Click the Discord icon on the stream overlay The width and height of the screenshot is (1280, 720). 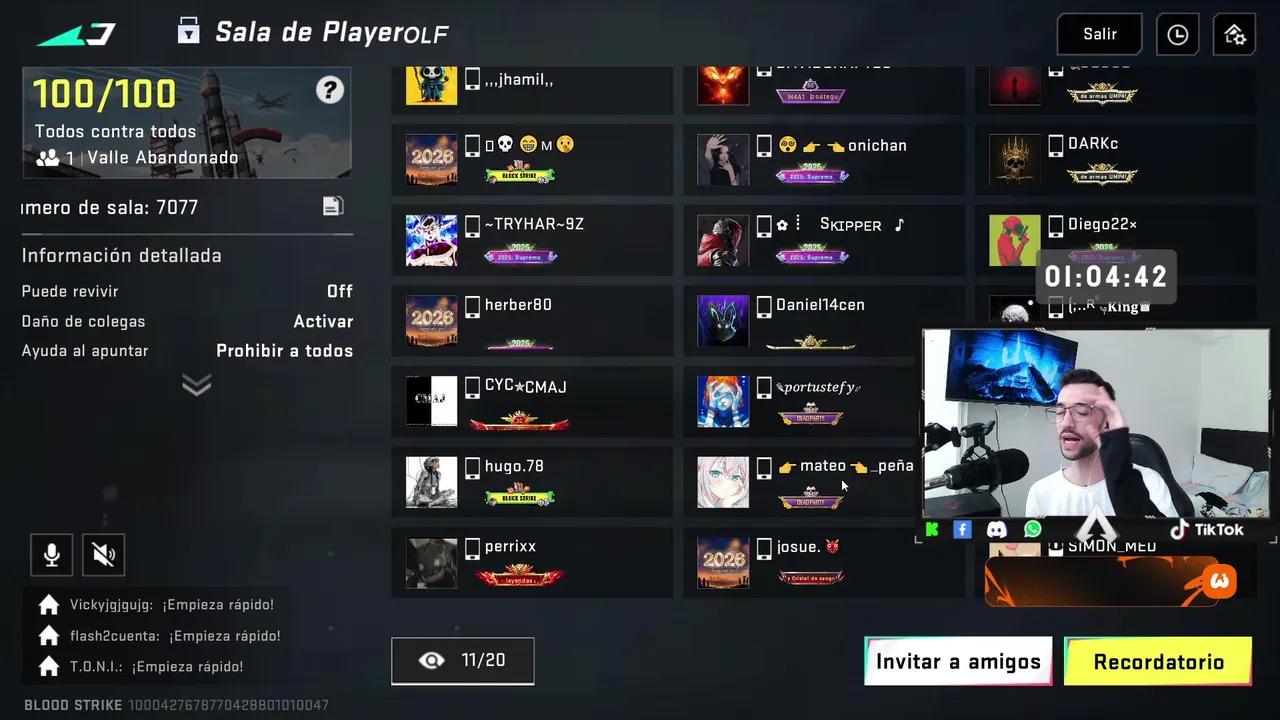[997, 529]
